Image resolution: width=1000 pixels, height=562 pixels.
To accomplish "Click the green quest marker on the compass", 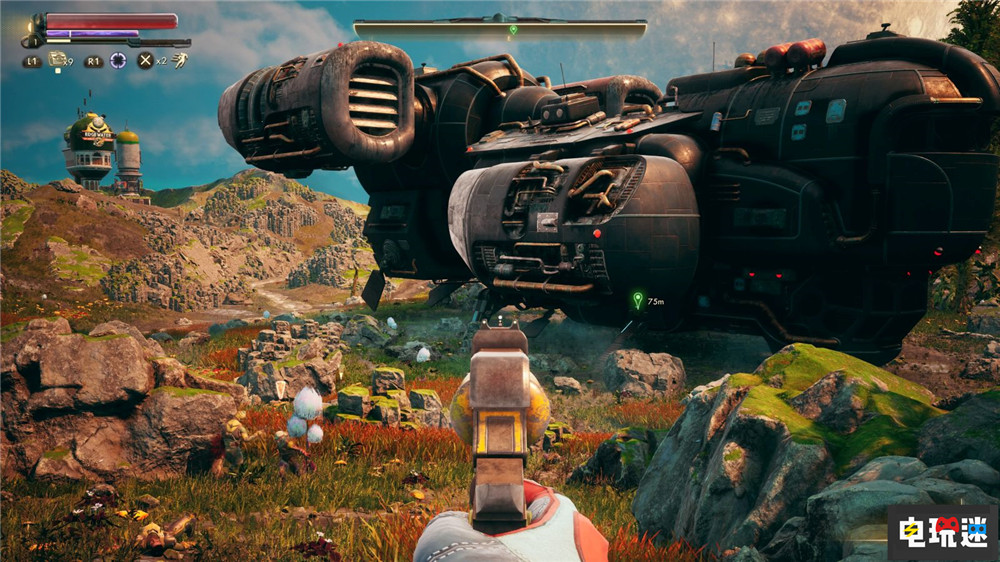I will point(513,29).
